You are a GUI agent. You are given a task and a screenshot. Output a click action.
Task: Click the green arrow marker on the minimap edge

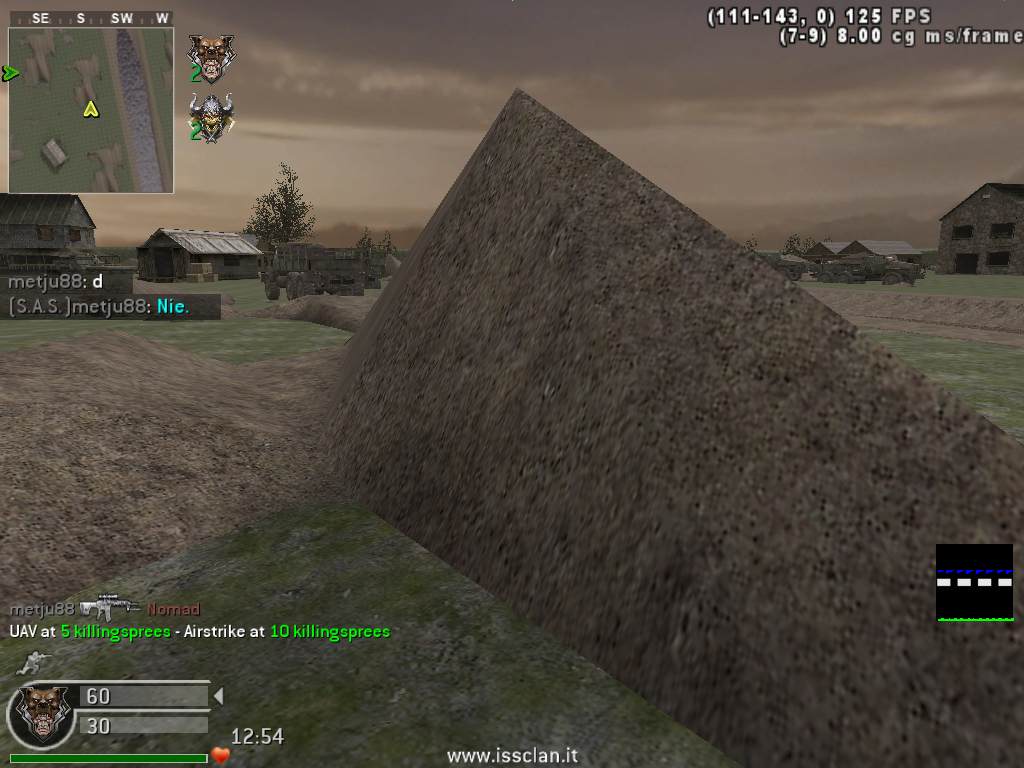tap(11, 73)
